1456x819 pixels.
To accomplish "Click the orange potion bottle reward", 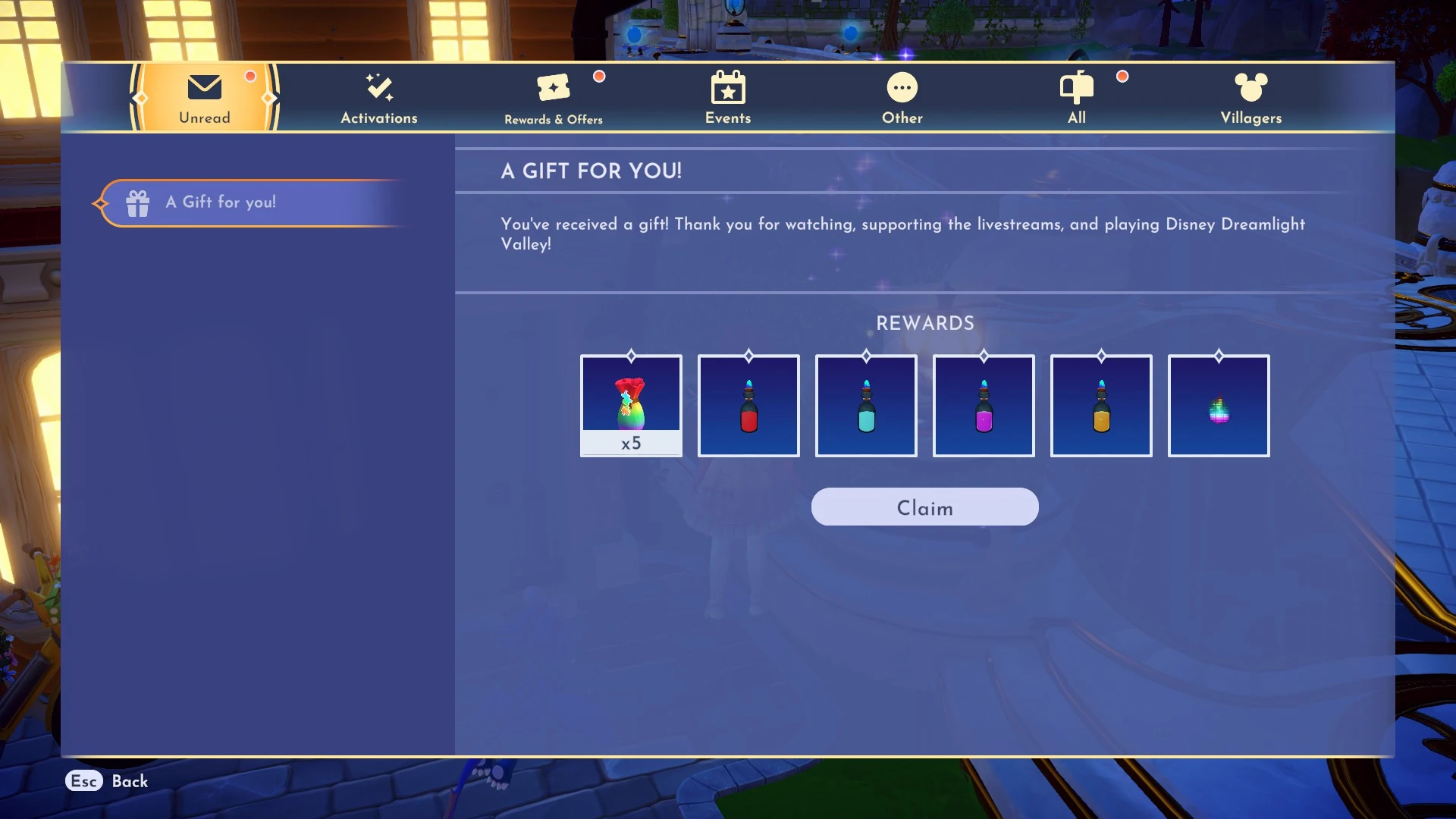I will (x=1101, y=405).
